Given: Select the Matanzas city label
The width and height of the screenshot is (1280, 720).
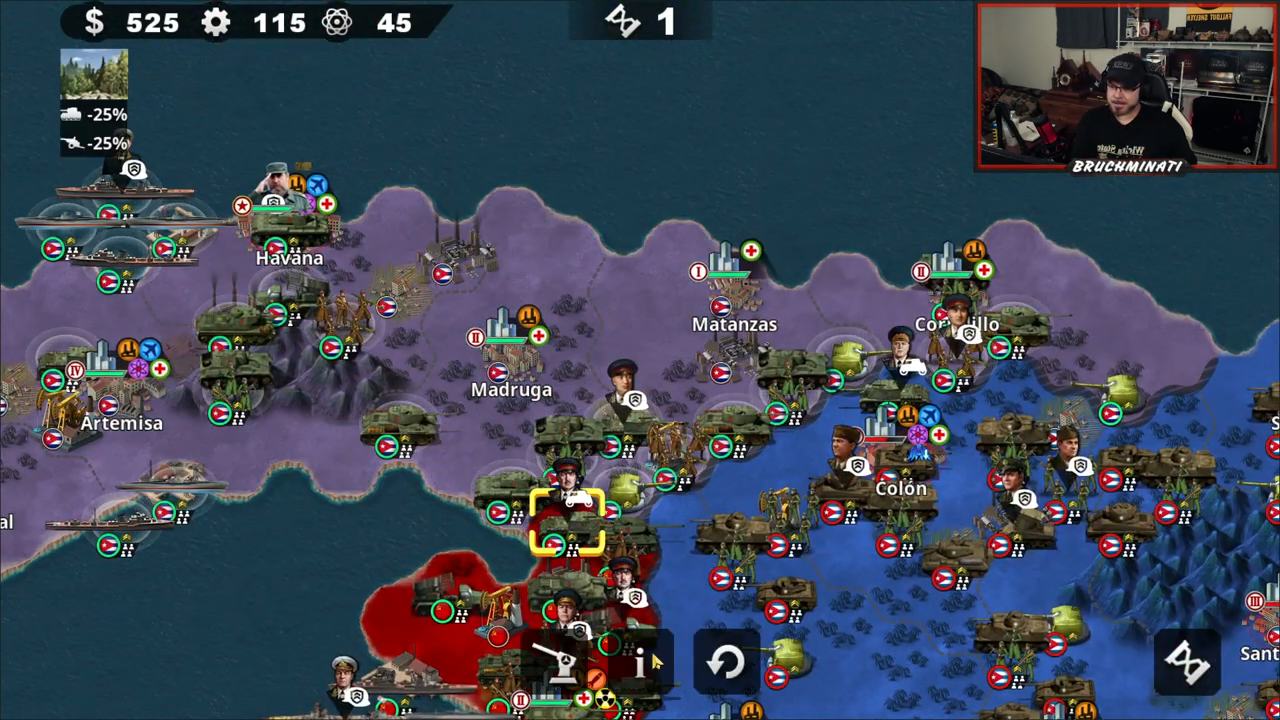Looking at the screenshot, I should (x=734, y=324).
